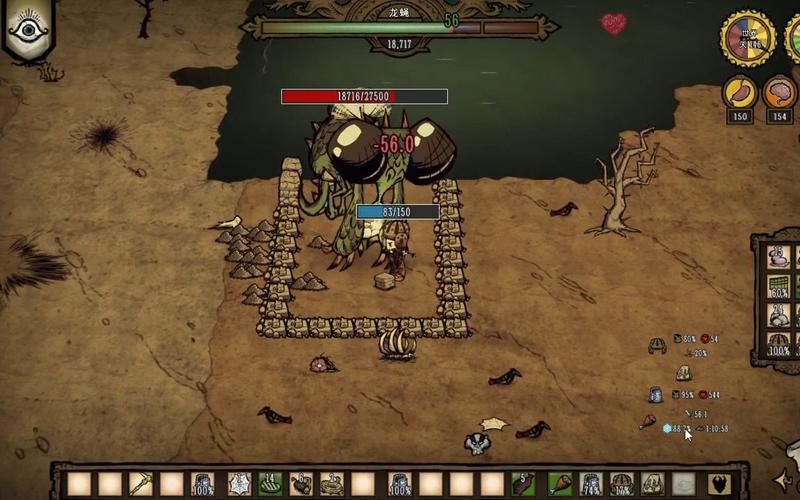This screenshot has width=800, height=500.
Task: Choose the meat drumstick slot in the hotbar
Action: point(561,484)
